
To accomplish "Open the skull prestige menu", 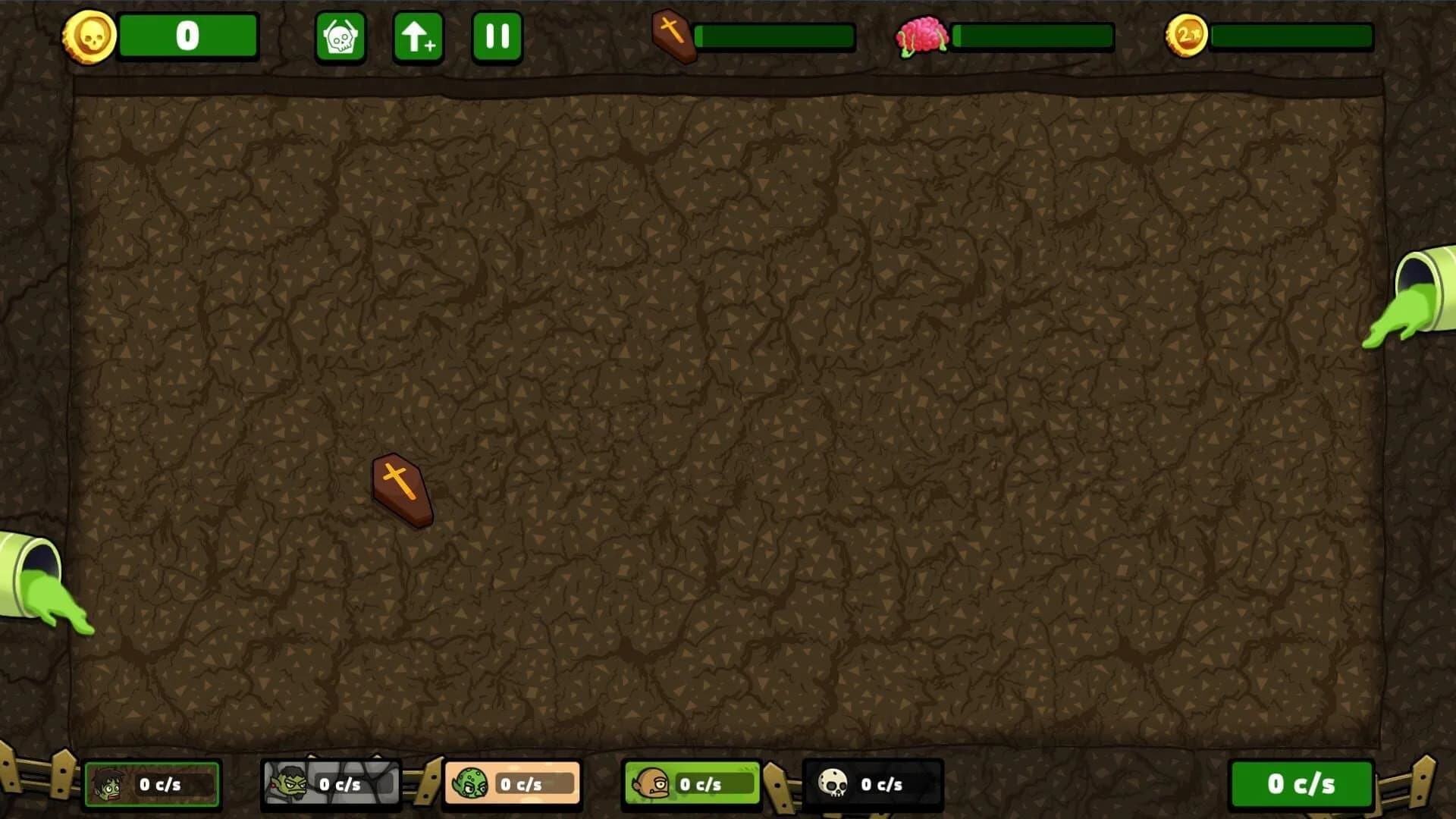I will [x=340, y=35].
